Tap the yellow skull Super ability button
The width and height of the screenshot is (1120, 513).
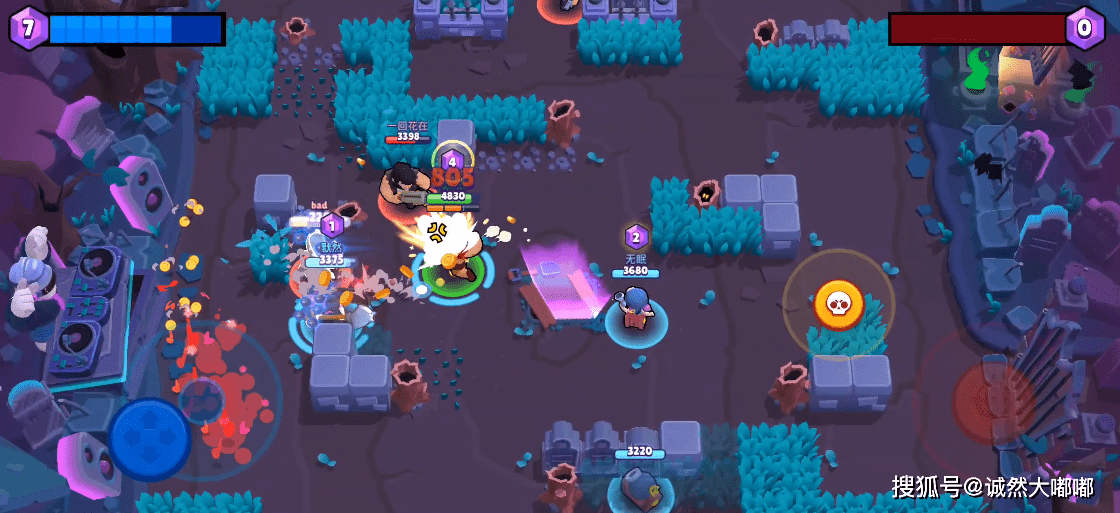point(838,304)
